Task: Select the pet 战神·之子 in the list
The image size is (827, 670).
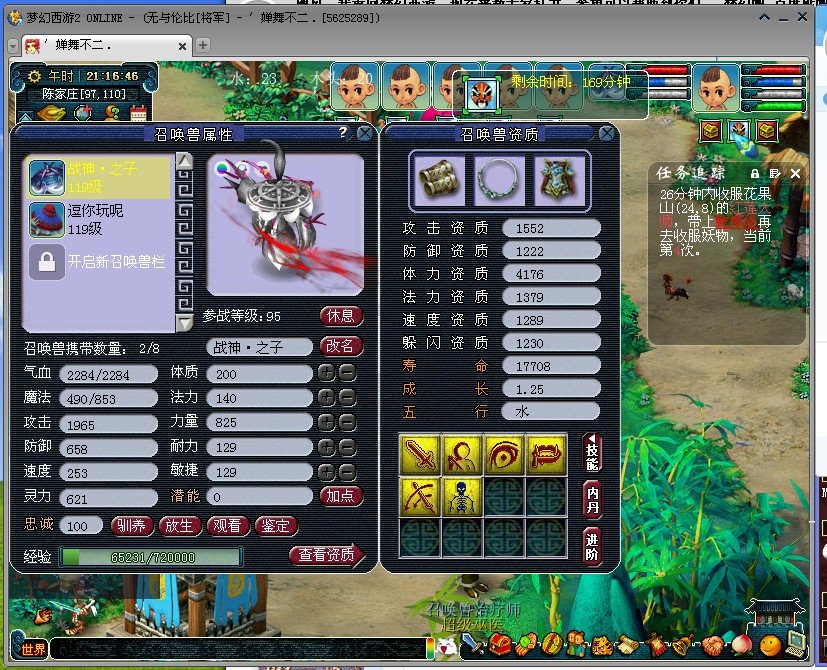Action: (x=100, y=178)
